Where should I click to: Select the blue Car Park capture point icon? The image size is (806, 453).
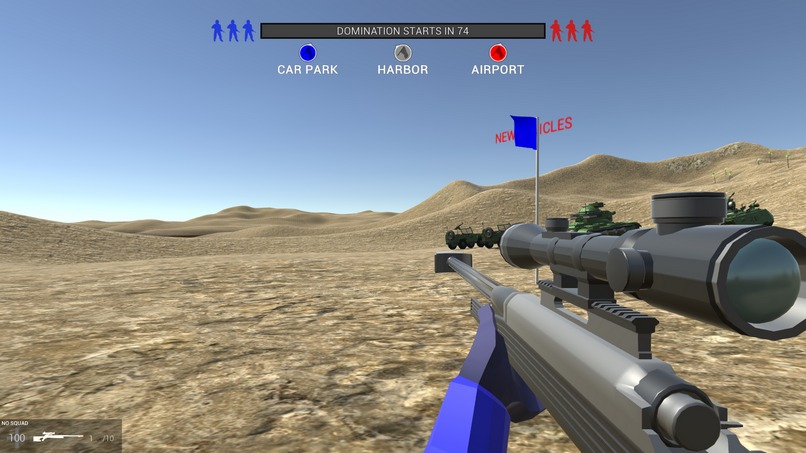[x=308, y=53]
